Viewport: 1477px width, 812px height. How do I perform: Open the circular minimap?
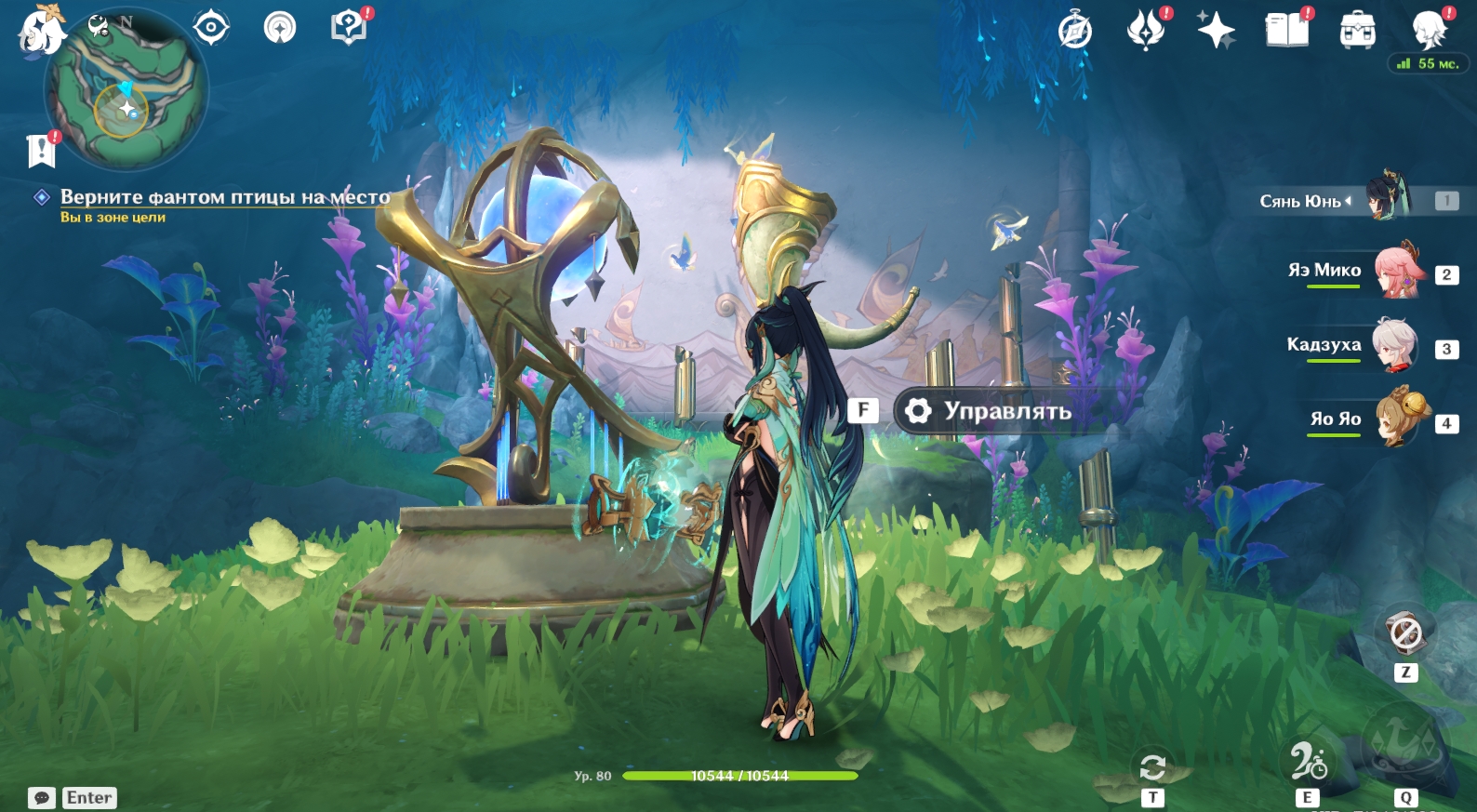pos(126,90)
